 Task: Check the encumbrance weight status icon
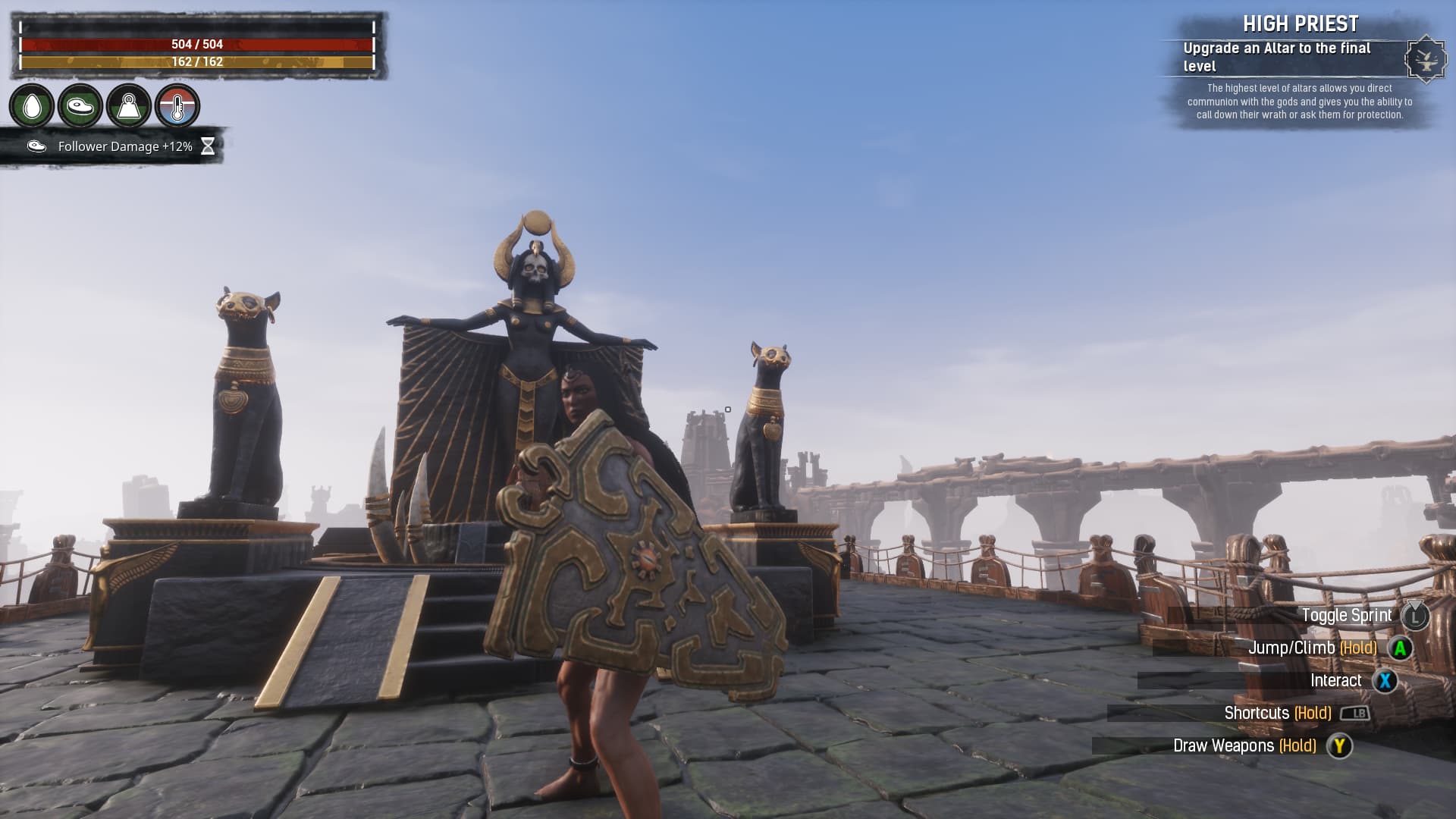[129, 106]
